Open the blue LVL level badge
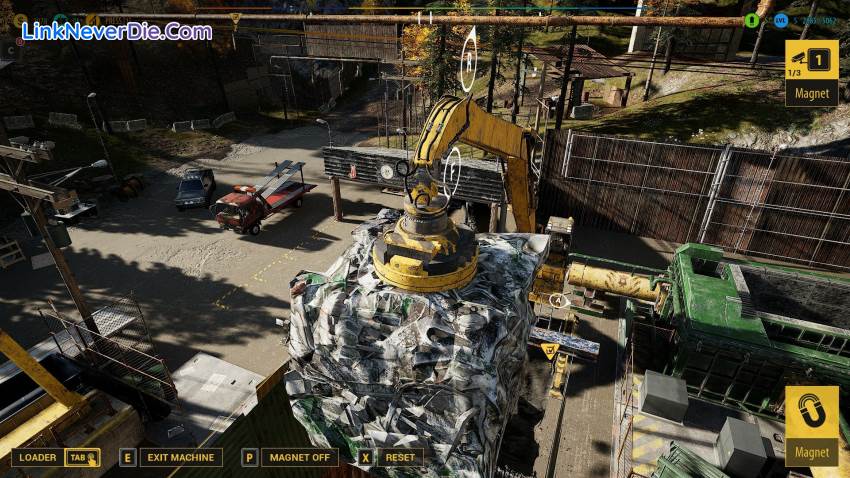The image size is (850, 478). click(780, 20)
